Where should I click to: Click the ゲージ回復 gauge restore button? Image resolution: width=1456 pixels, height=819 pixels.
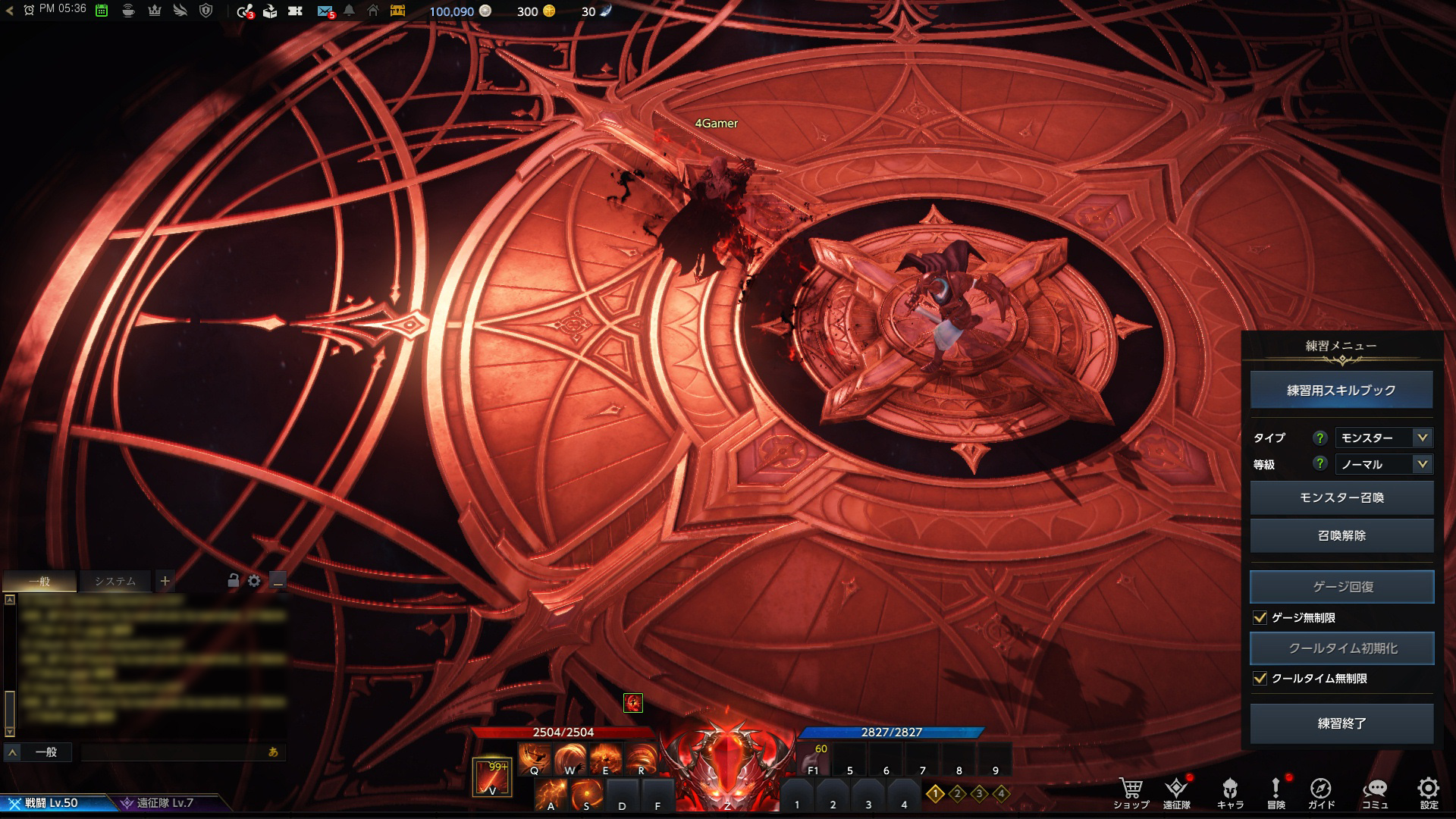[x=1341, y=587]
